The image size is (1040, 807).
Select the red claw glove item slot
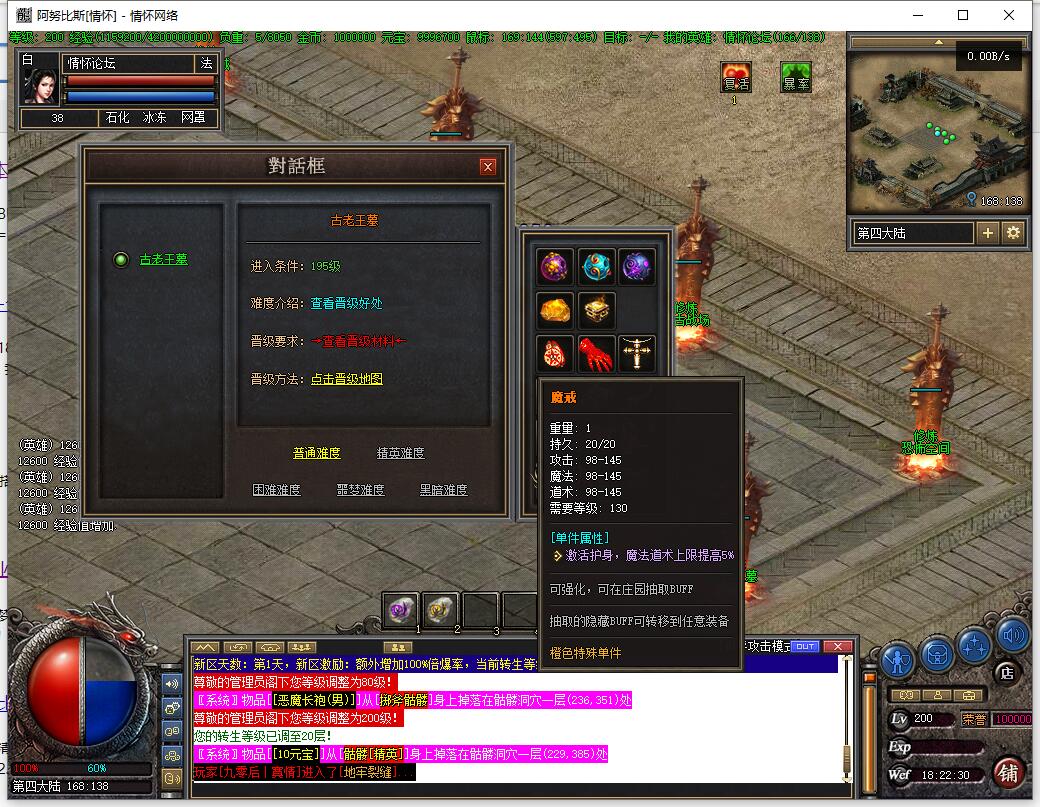pos(596,353)
